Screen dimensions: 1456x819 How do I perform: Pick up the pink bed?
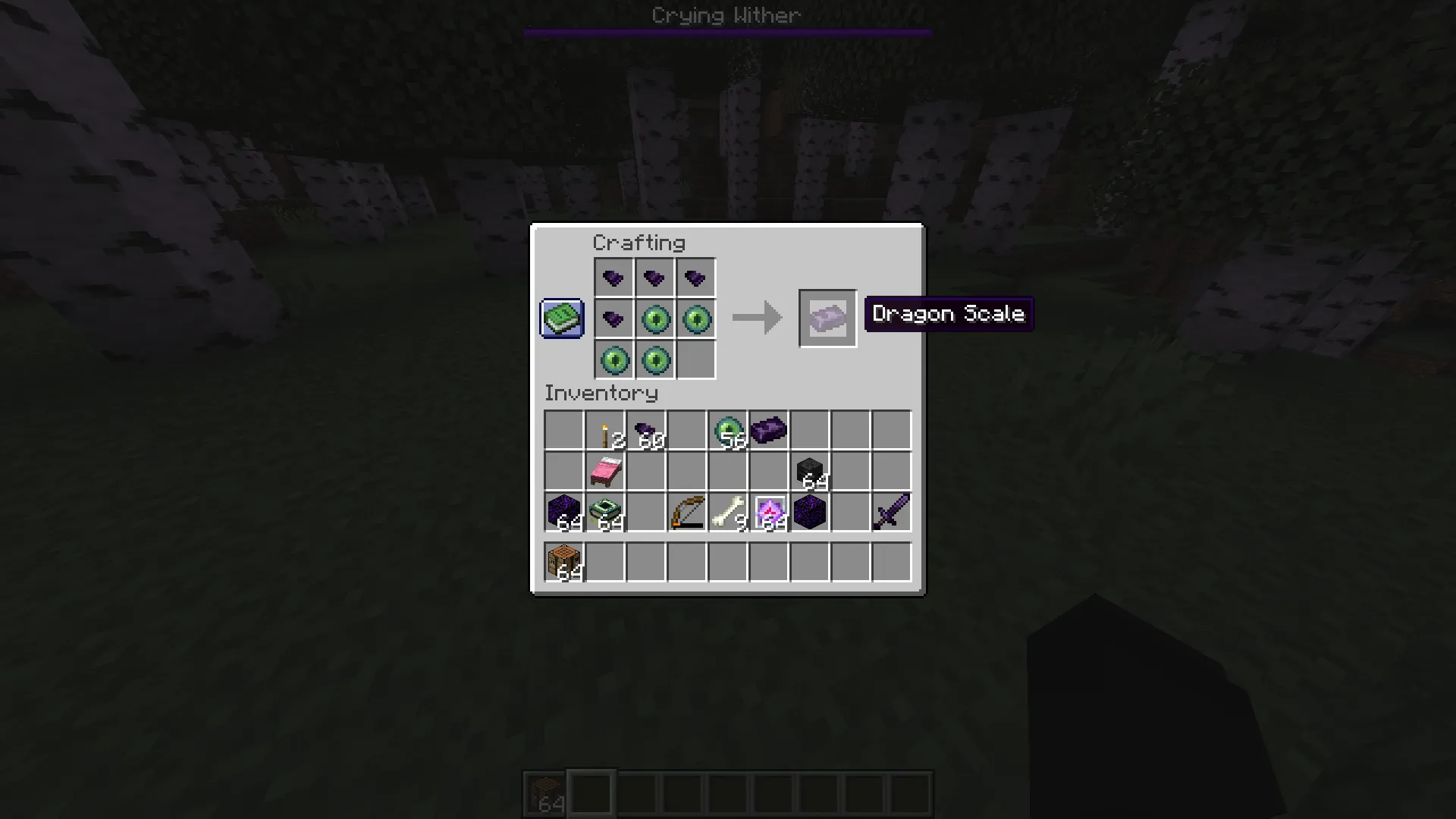point(604,472)
